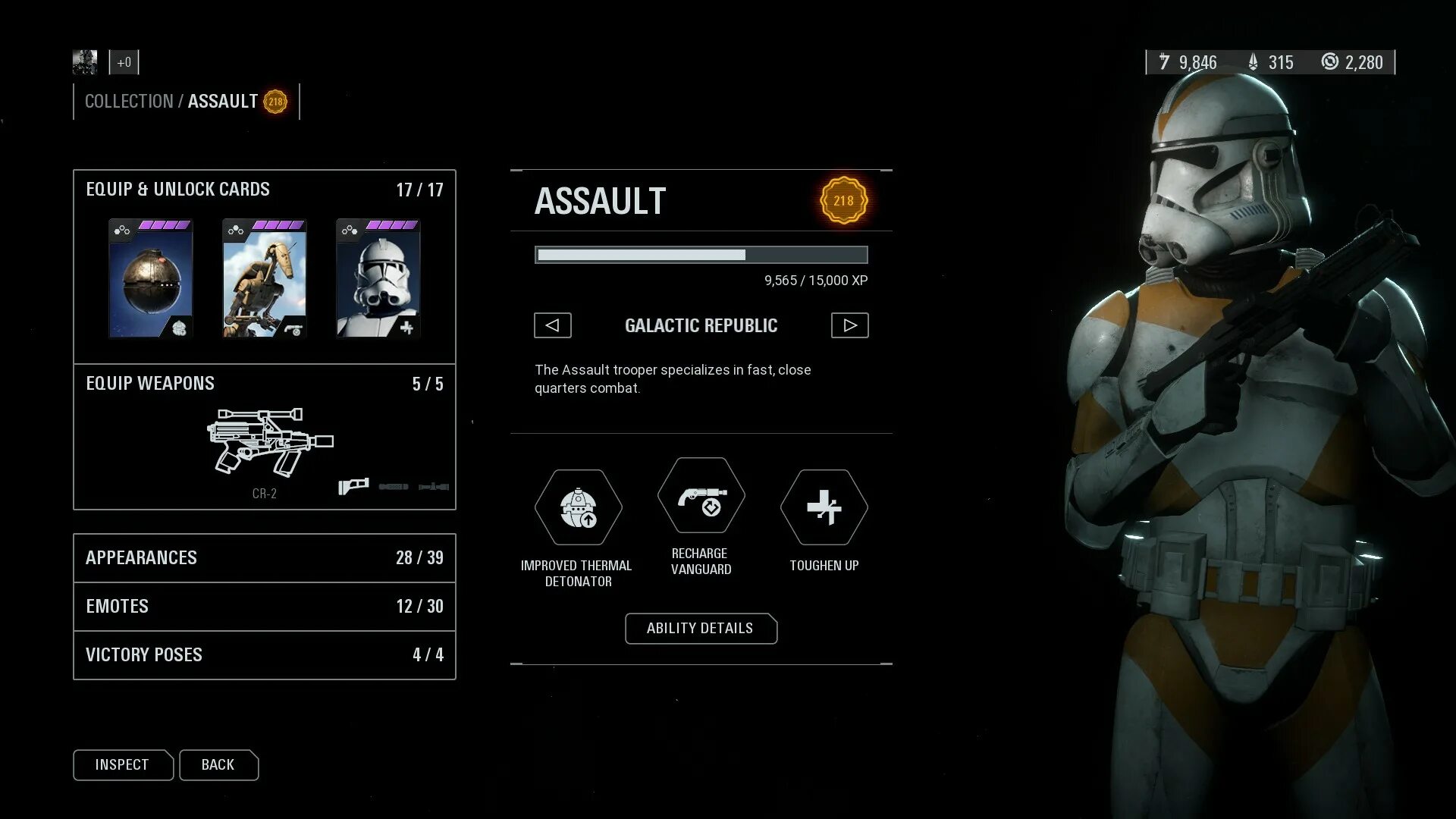
Task: Click the Collection breadcrumb link
Action: click(129, 102)
